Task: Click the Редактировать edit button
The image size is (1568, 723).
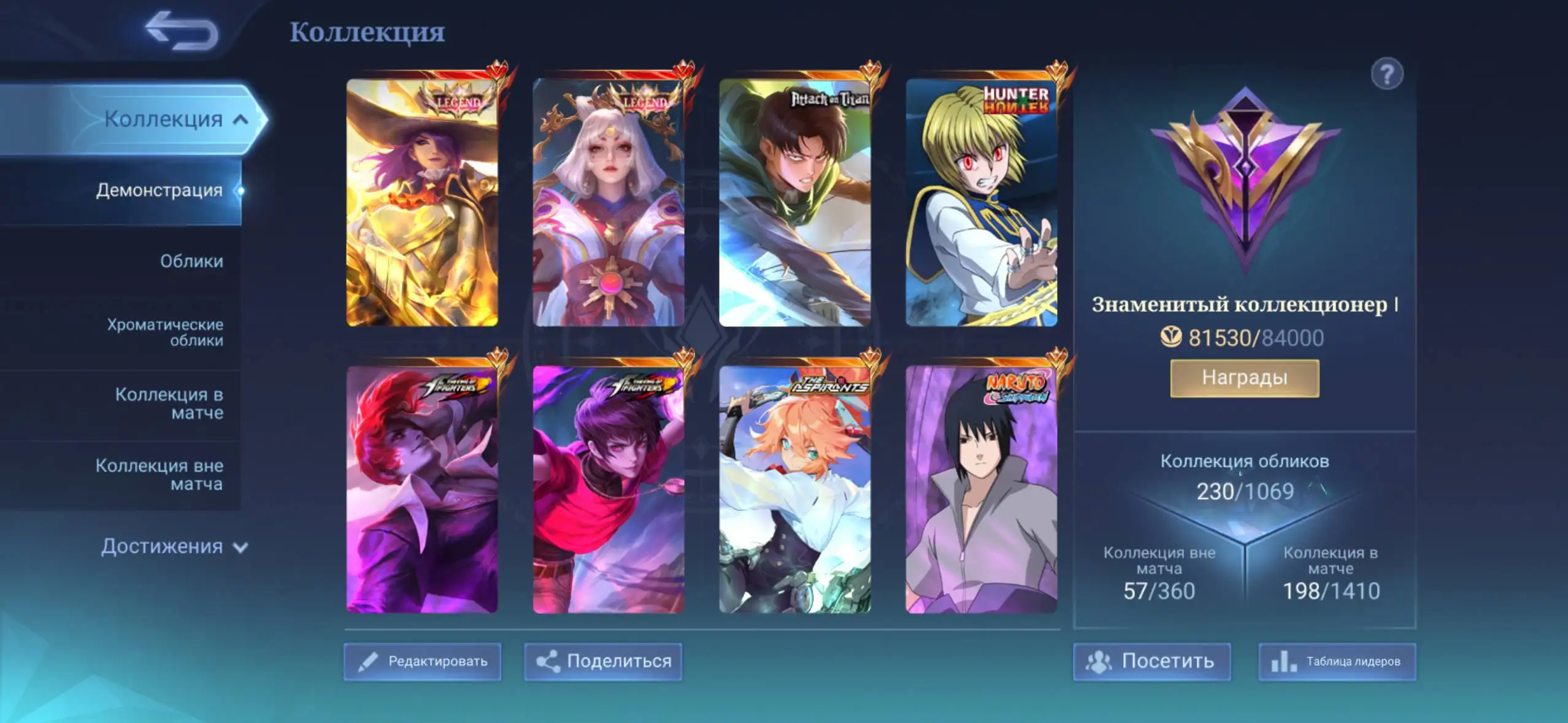Action: [422, 661]
